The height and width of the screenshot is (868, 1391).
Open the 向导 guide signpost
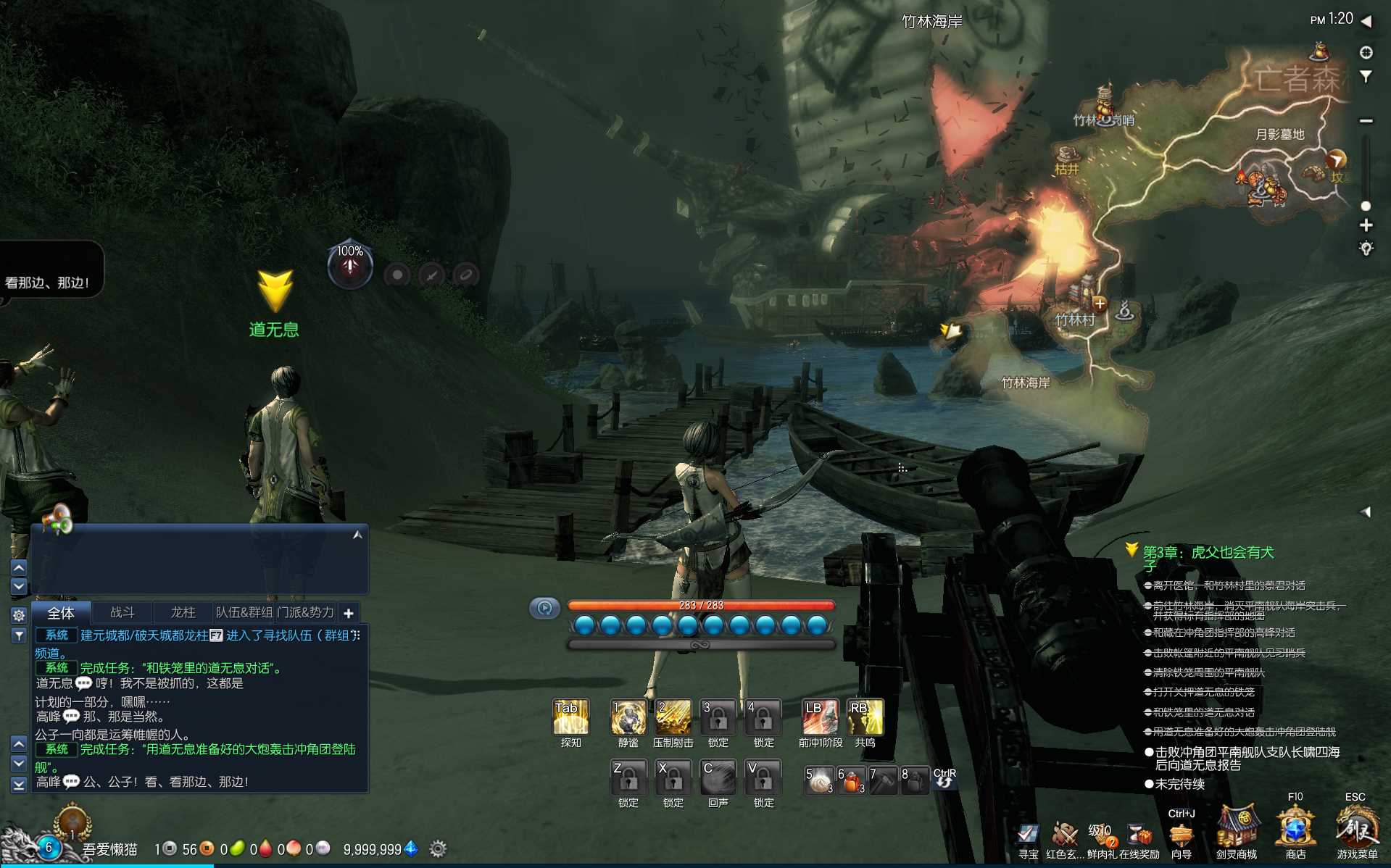(1181, 835)
